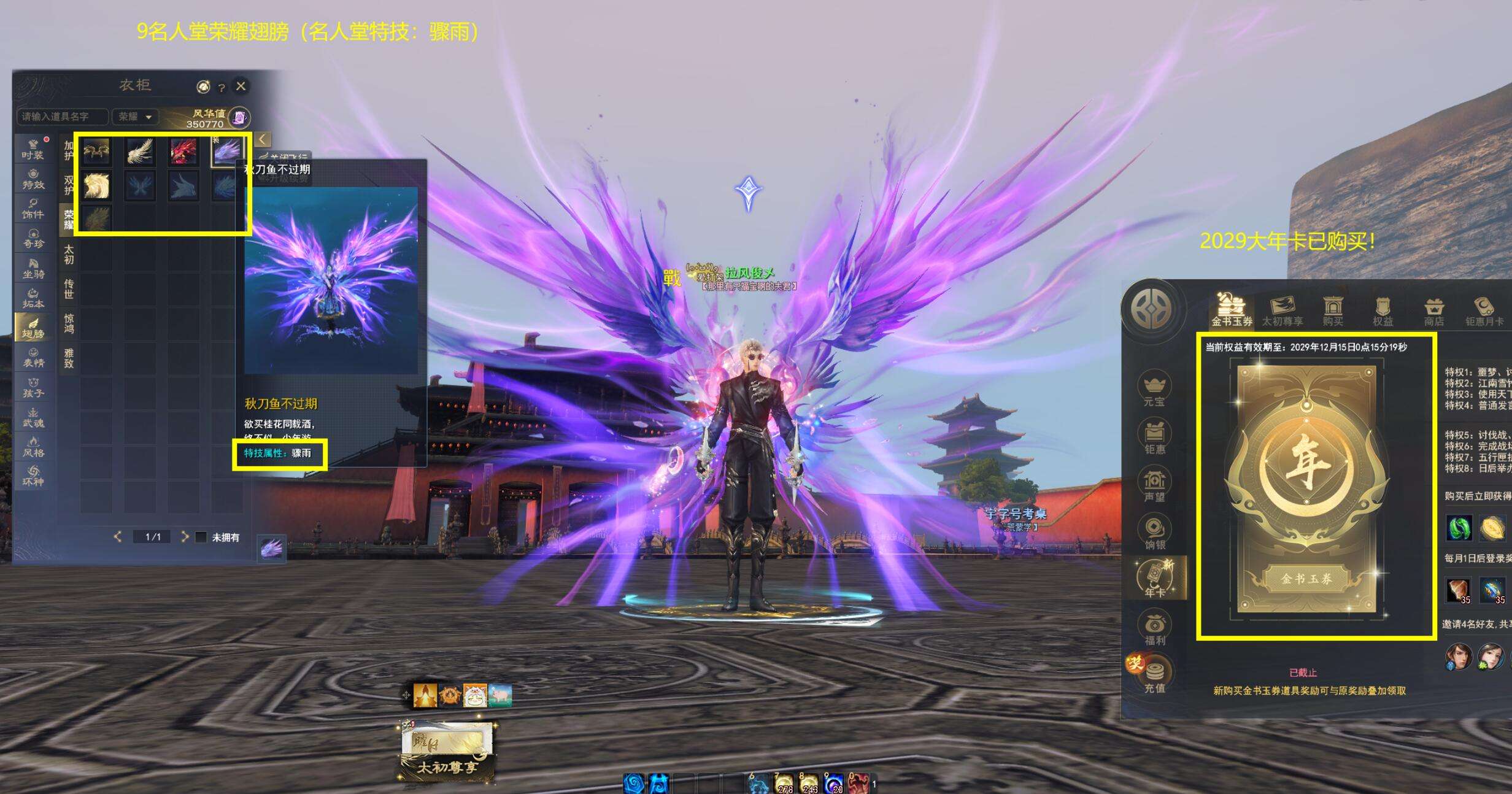Toggle the 未拥有 checkbox
This screenshot has height=794, width=1512.
(201, 538)
